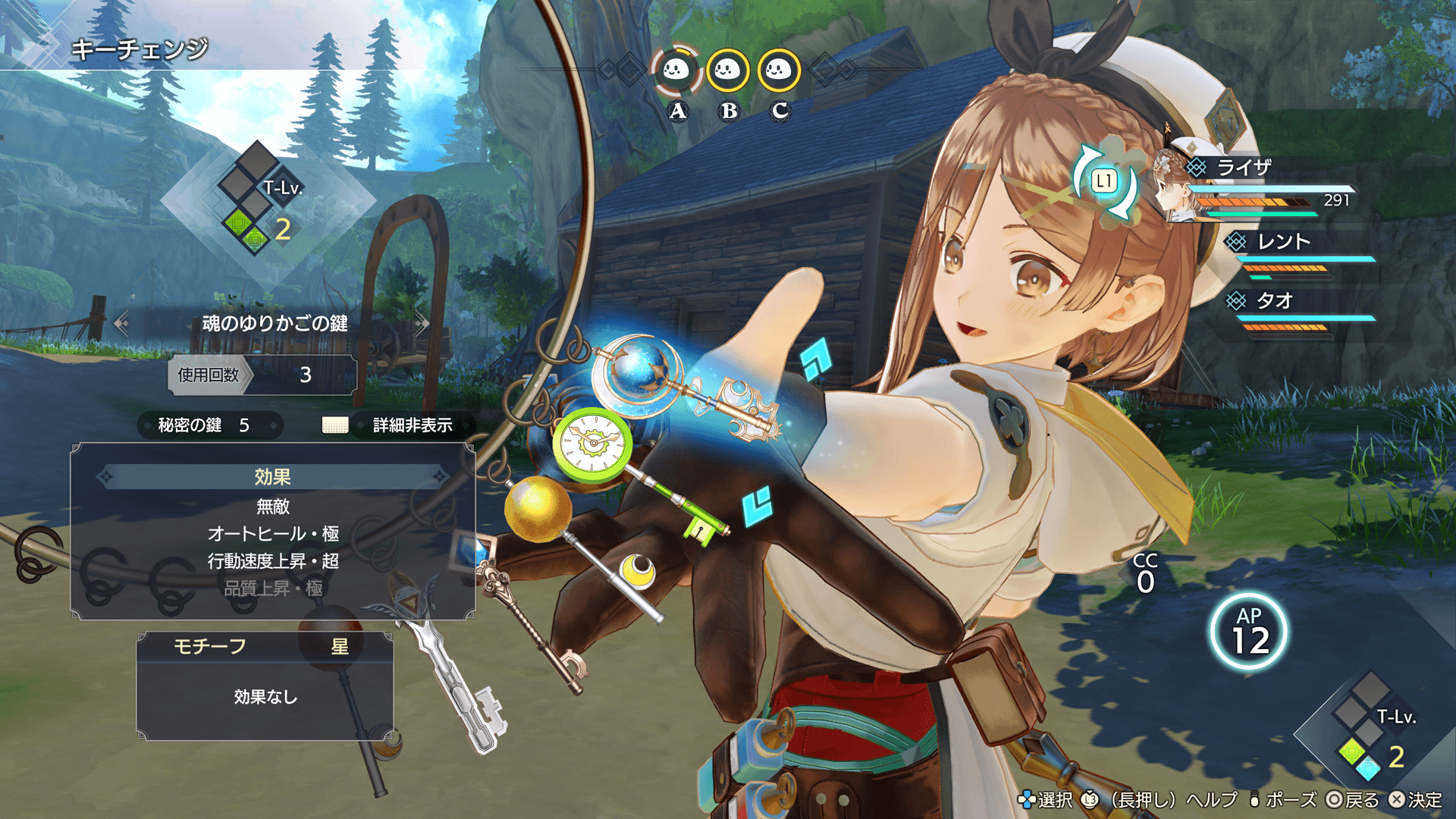Select party member ライザ
Viewport: 1456px width, 819px height.
[1244, 168]
